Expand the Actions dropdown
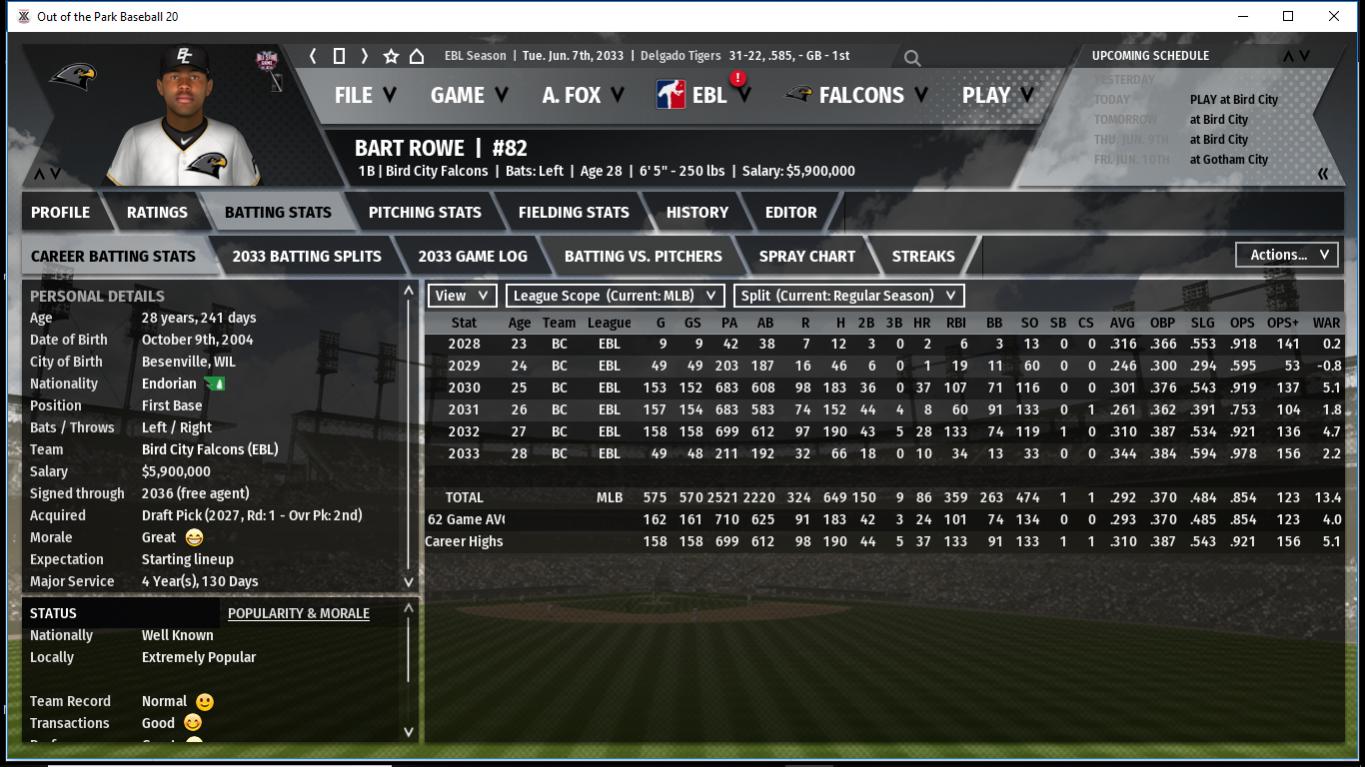 coord(1287,255)
